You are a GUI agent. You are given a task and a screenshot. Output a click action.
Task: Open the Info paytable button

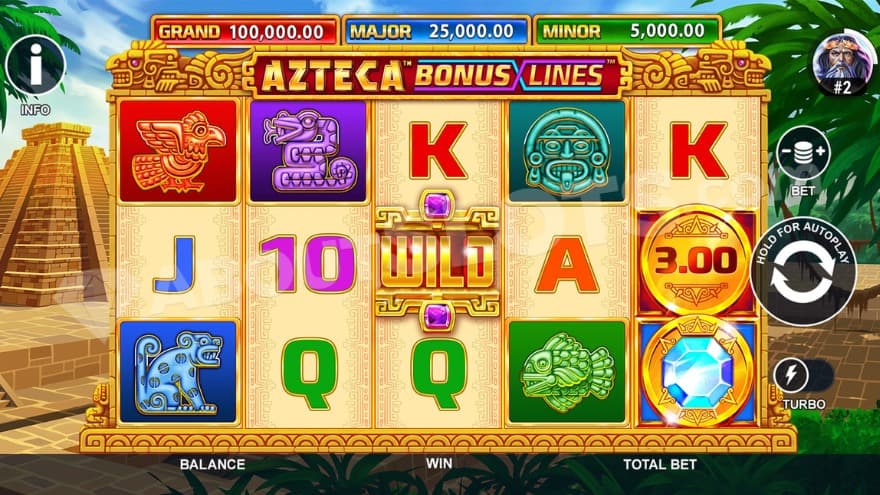click(35, 66)
